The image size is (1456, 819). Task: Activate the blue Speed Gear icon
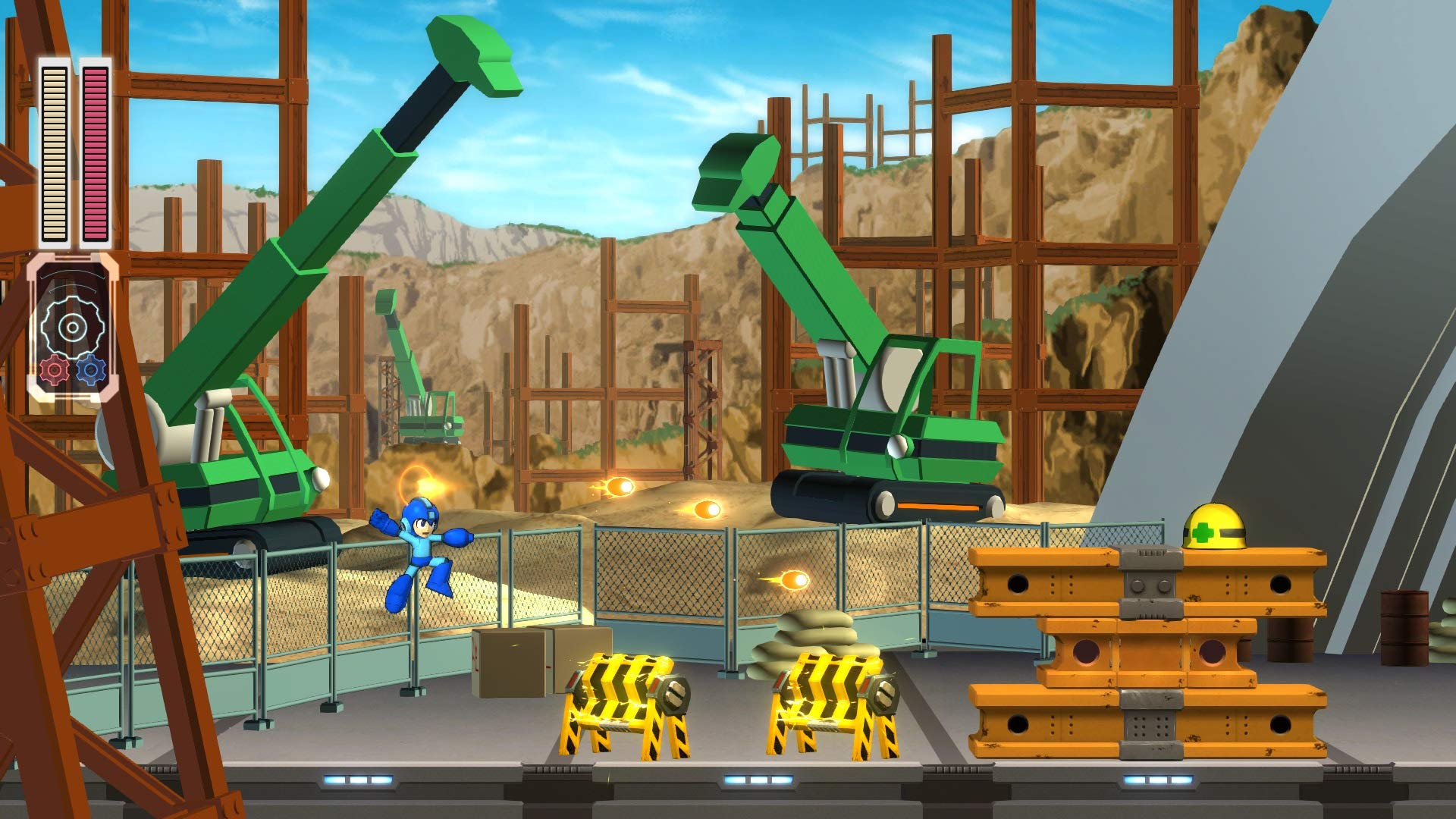coord(91,370)
